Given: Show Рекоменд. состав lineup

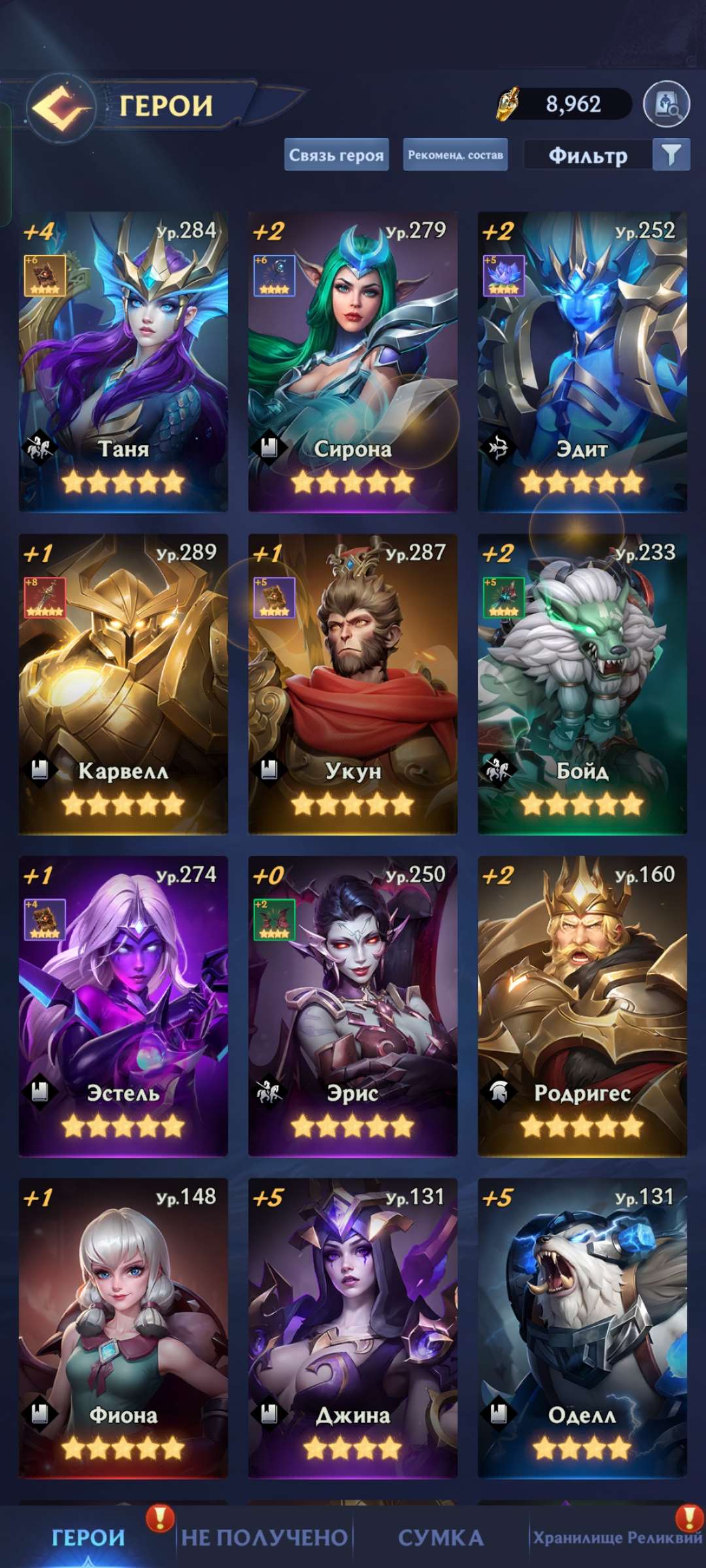Looking at the screenshot, I should click(455, 155).
